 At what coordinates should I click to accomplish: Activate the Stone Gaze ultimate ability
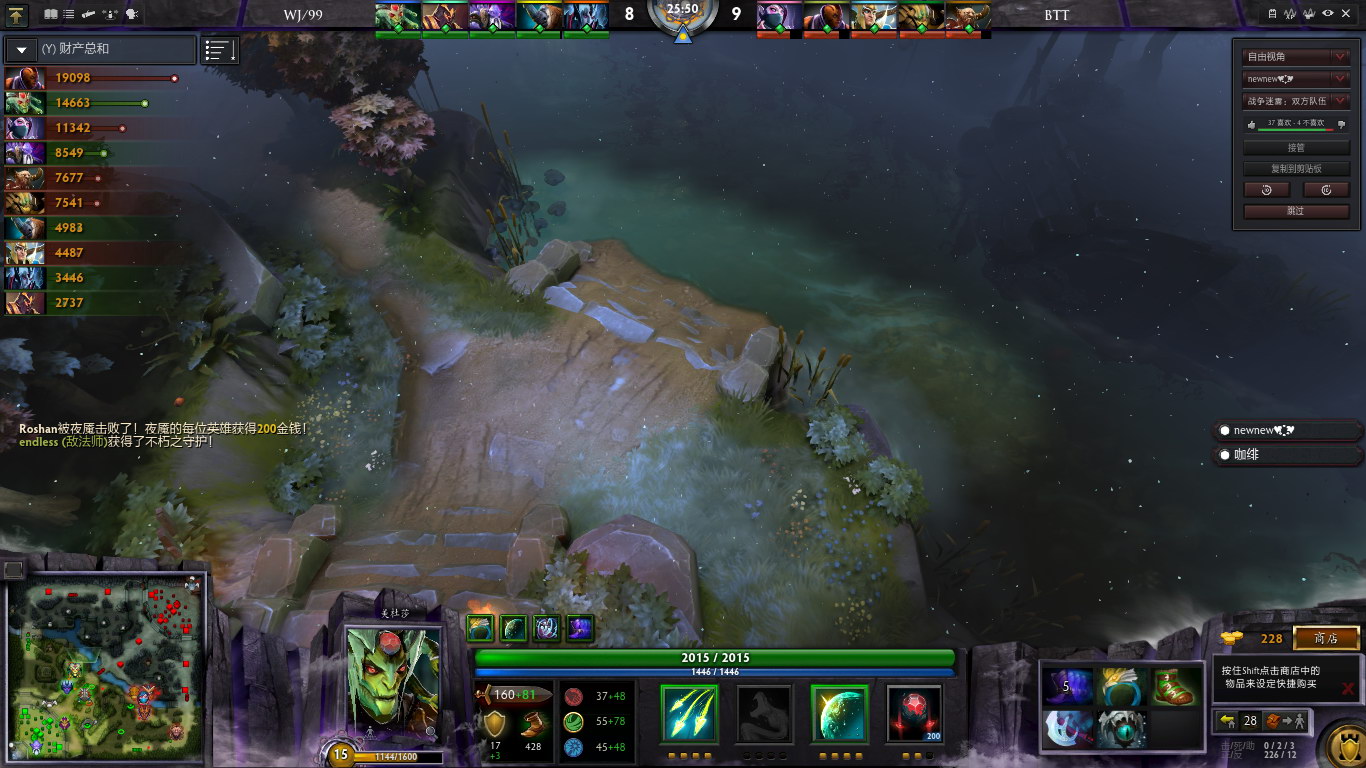click(914, 714)
